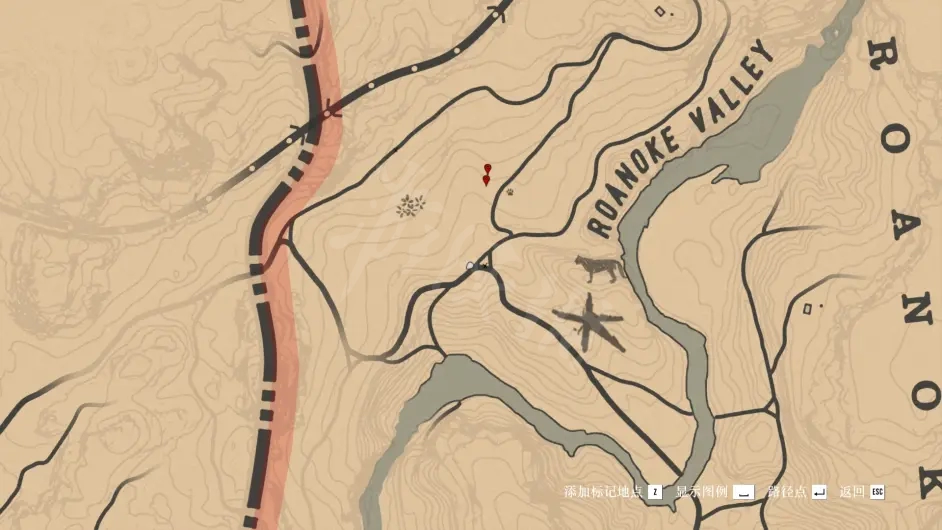Select the small white circle road marker

pos(470,266)
